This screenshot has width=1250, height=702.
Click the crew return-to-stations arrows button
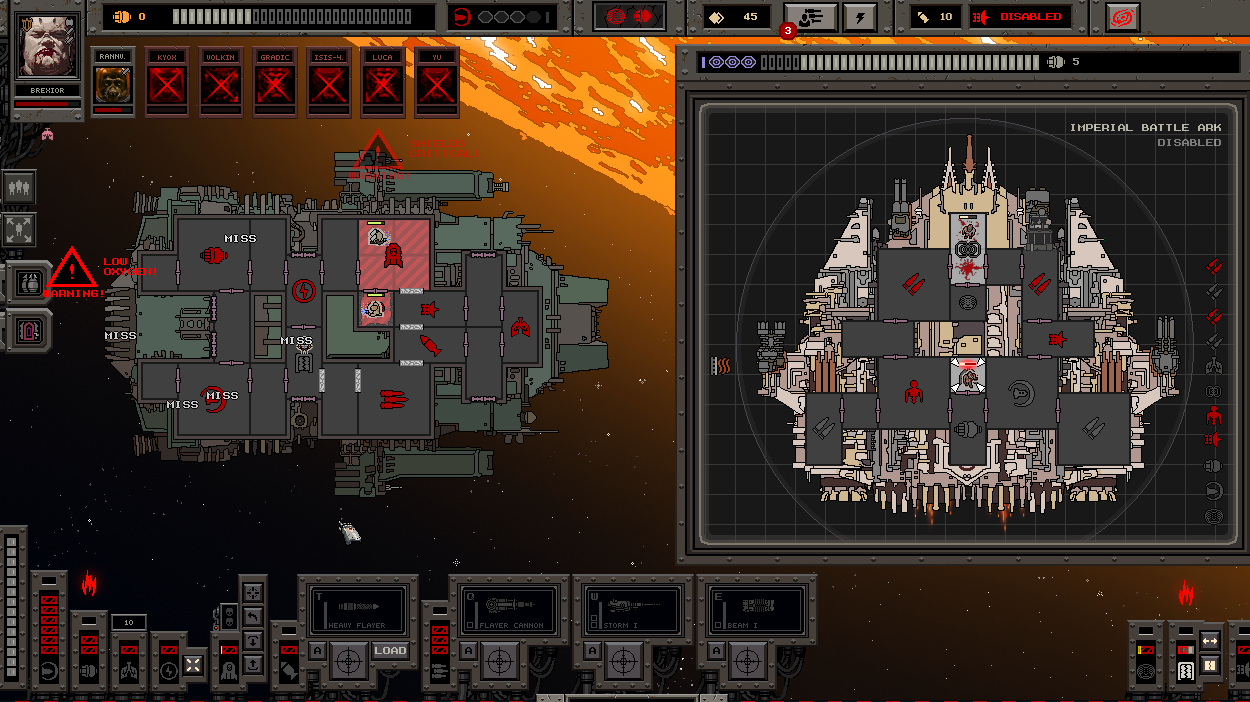tap(19, 229)
